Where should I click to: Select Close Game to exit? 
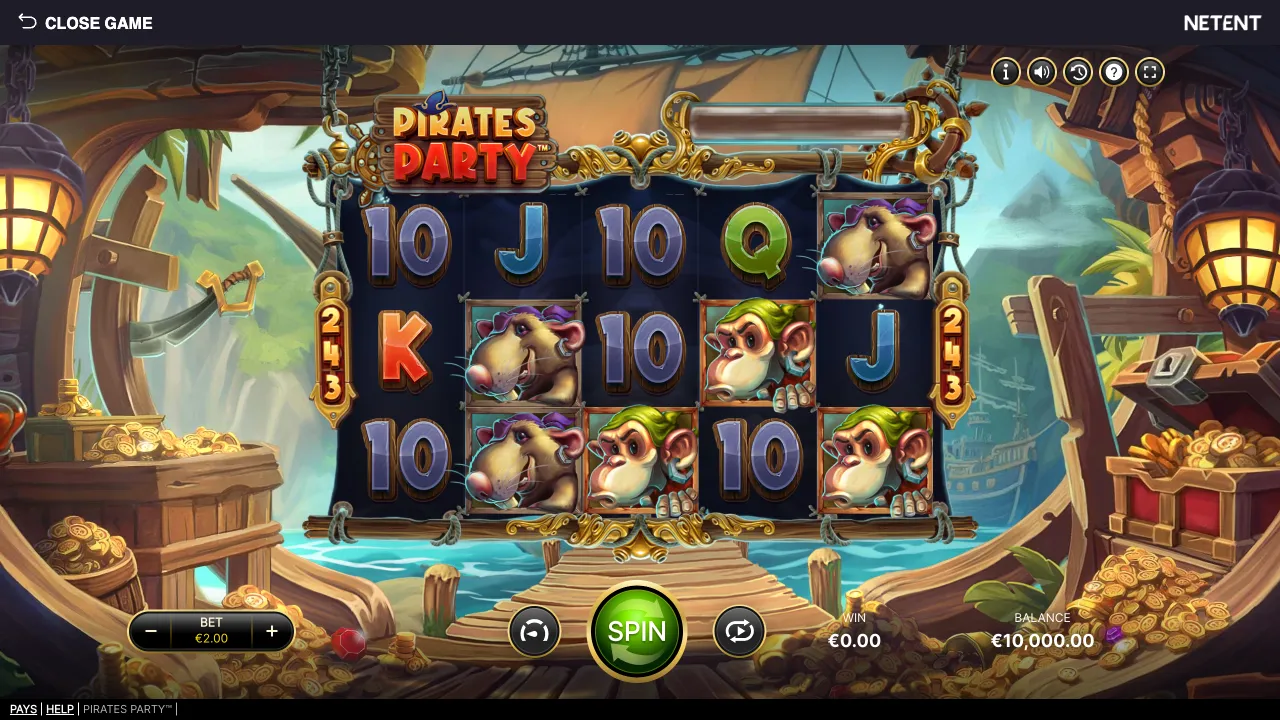[99, 22]
